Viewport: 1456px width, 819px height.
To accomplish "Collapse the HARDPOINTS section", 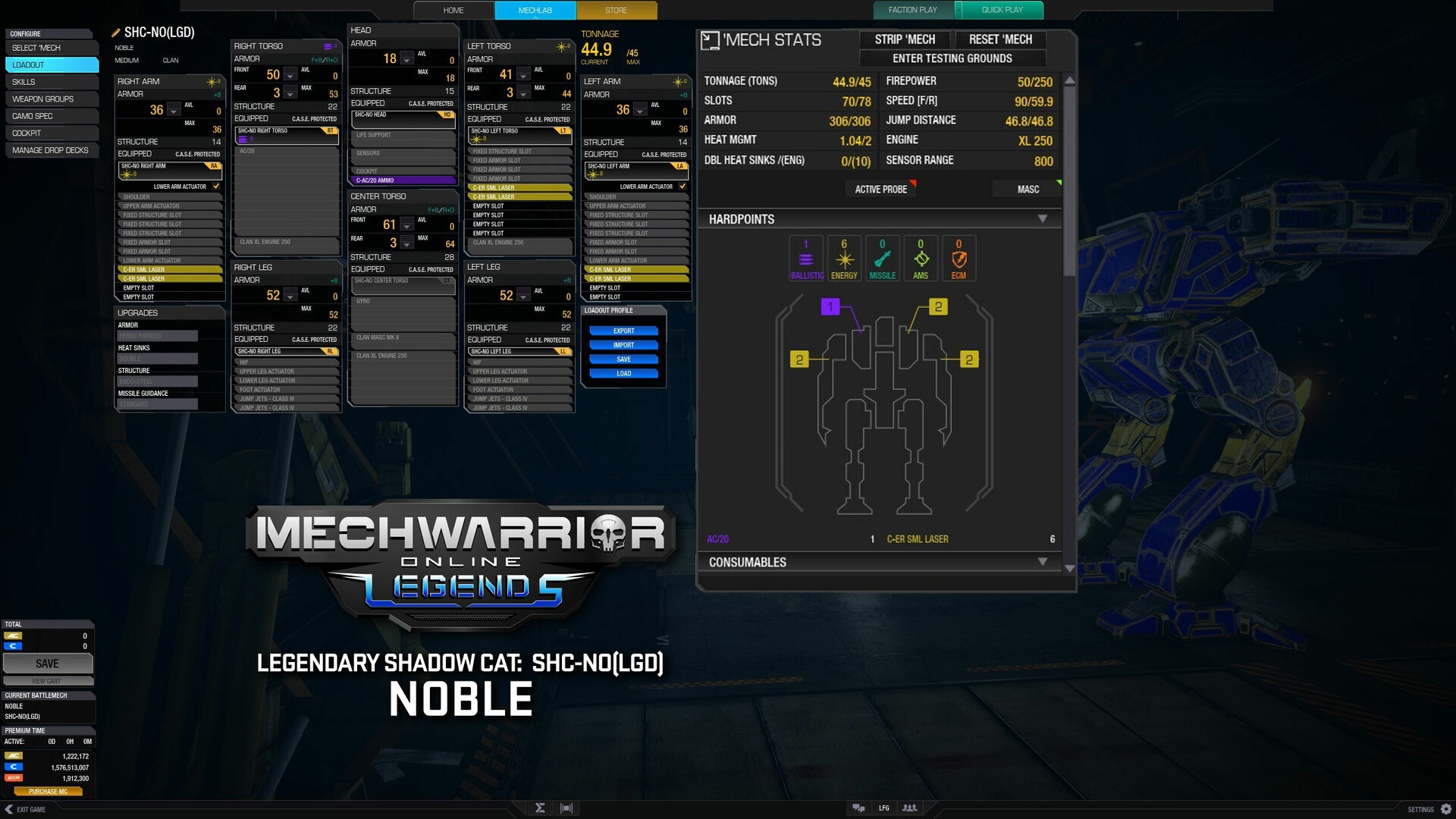I will (x=1044, y=218).
